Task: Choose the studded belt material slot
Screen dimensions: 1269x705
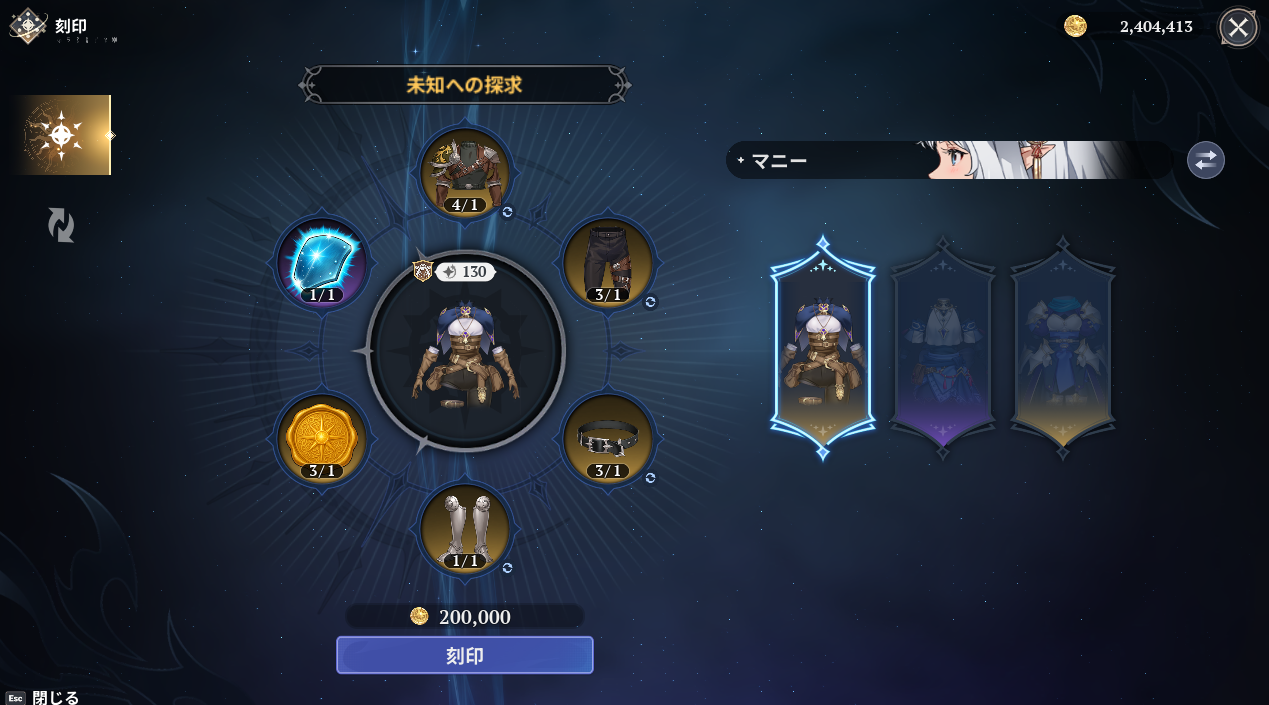Action: pos(607,440)
